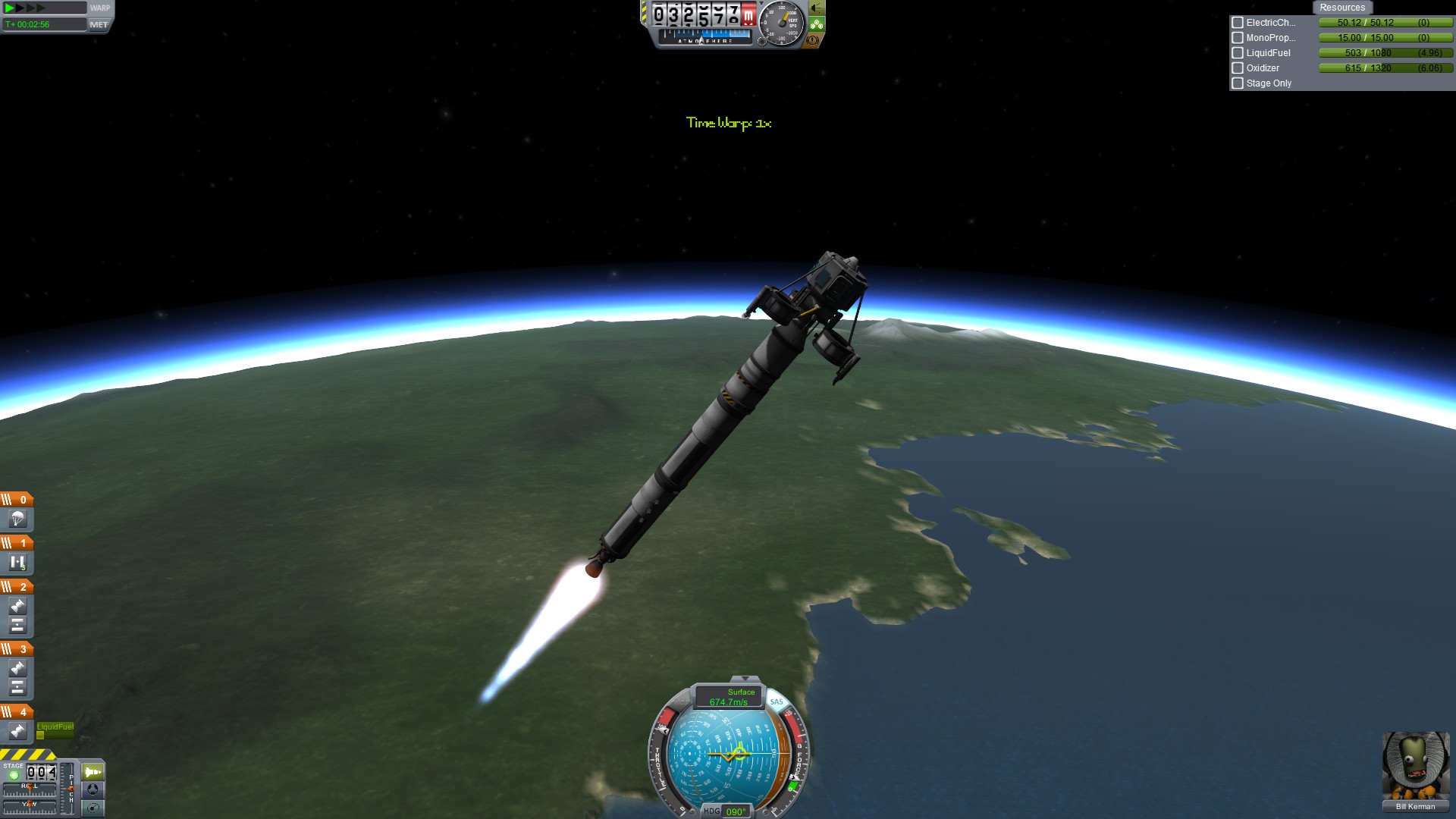Toggle the SAS indicator on the navball

click(777, 701)
